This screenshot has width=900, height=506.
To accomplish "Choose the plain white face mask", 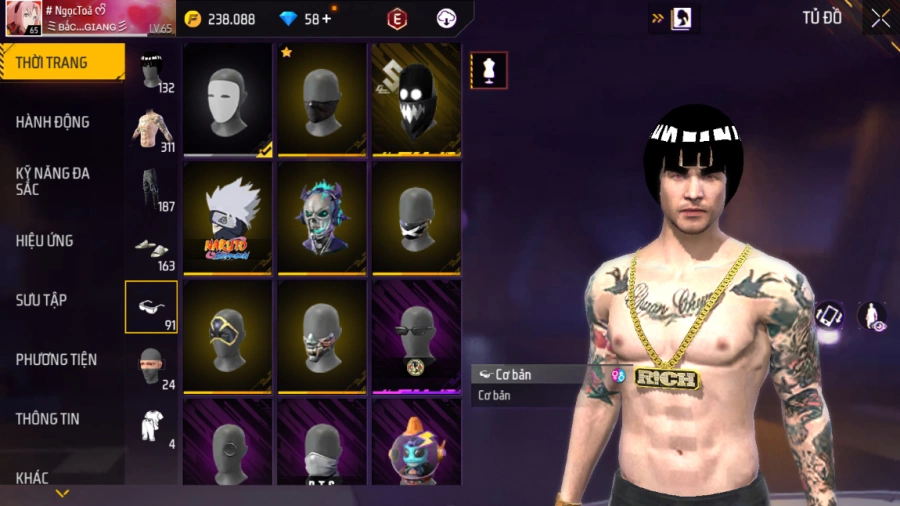I will [x=228, y=100].
